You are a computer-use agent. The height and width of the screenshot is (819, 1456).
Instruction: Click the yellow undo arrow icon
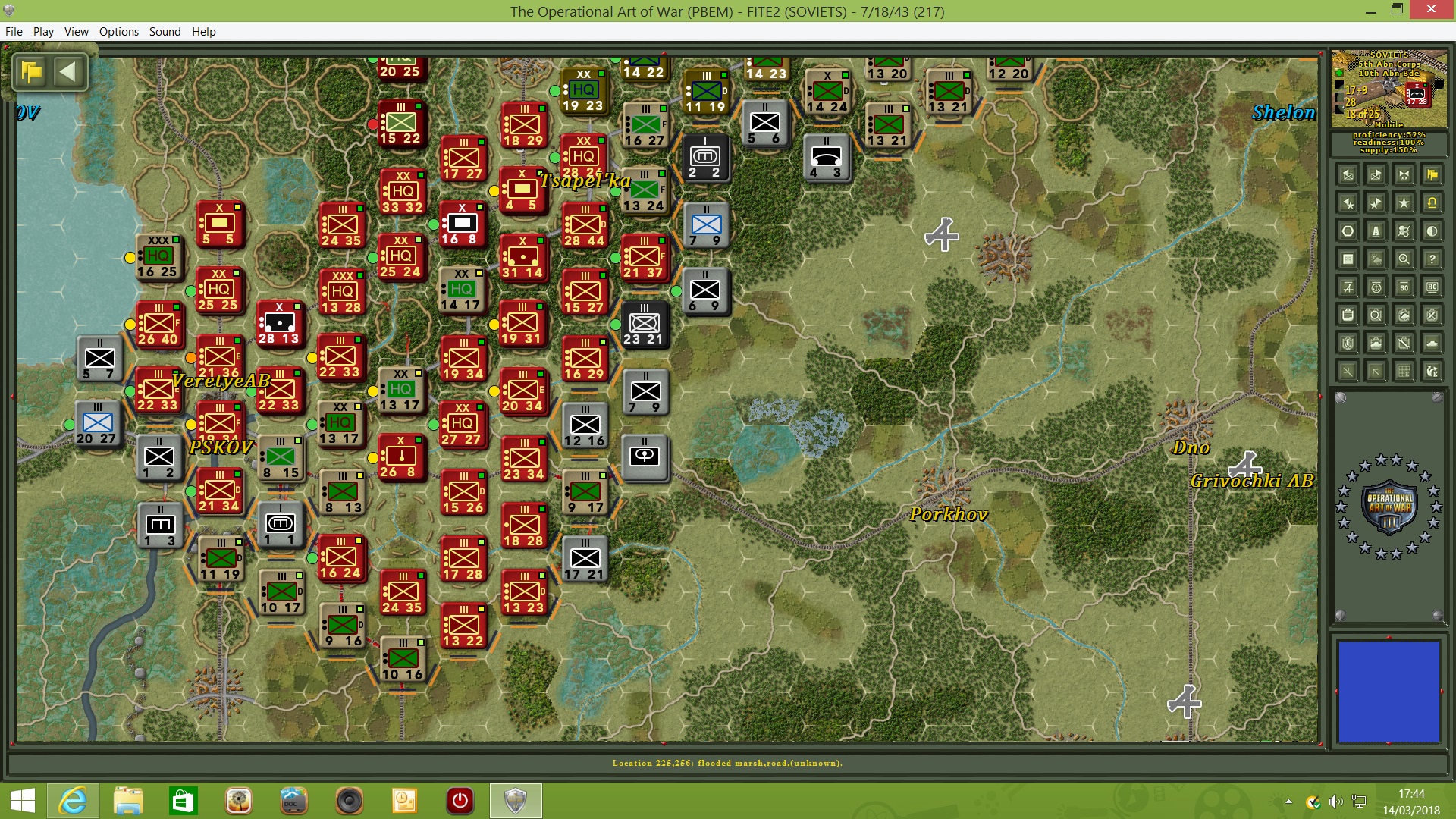pos(1431,203)
